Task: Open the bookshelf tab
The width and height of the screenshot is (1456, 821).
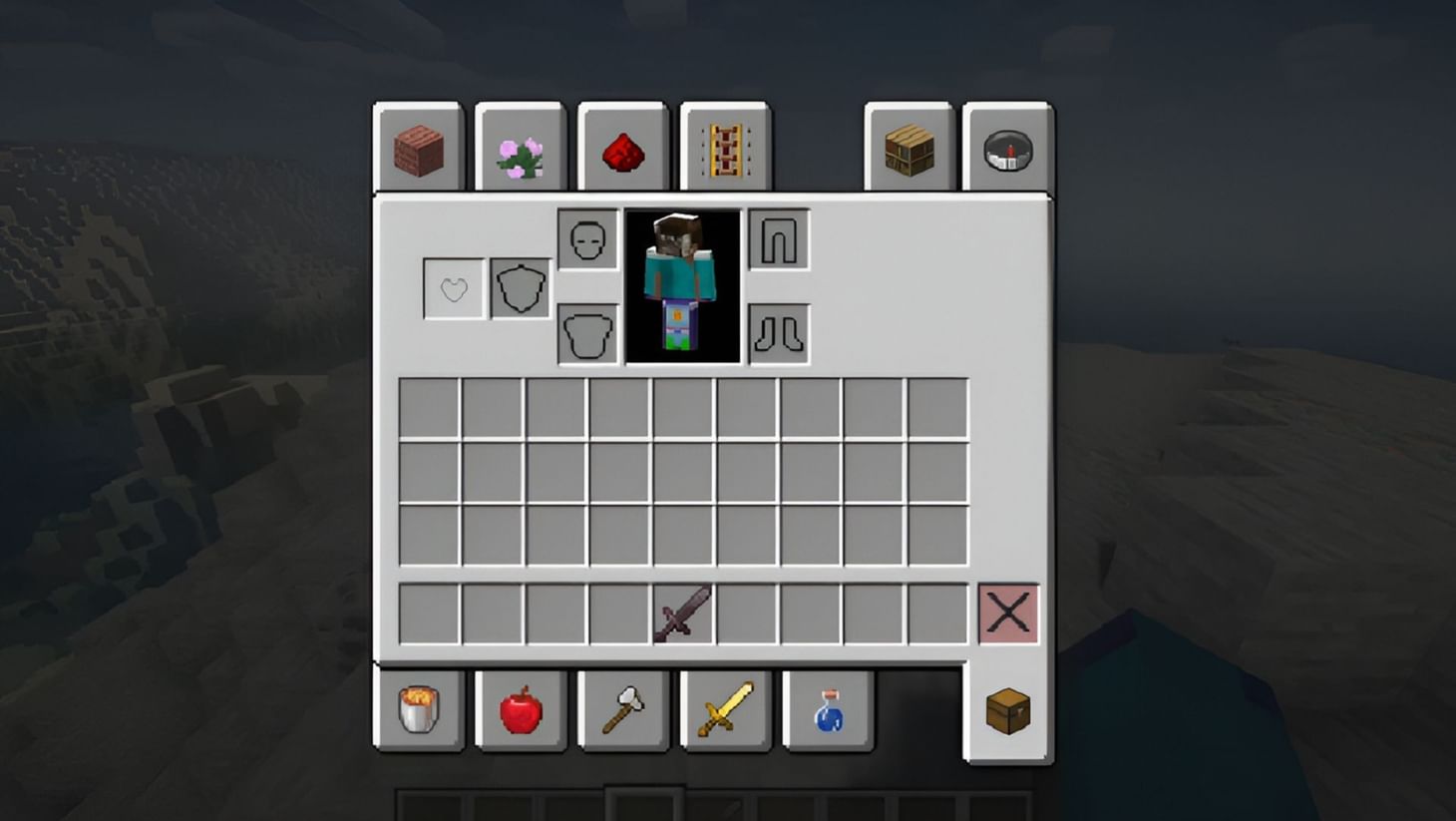Action: click(906, 148)
